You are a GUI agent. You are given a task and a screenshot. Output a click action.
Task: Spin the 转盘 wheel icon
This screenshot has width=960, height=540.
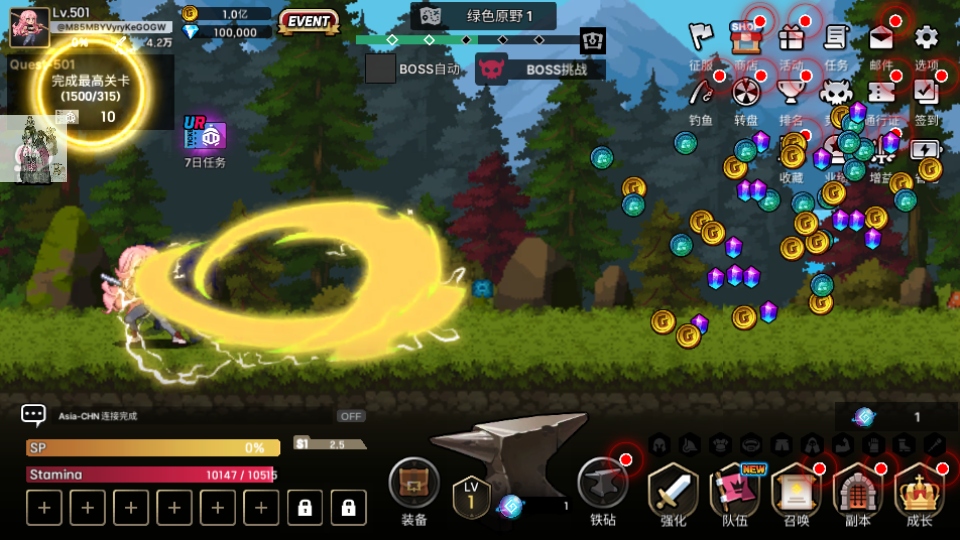tap(746, 94)
